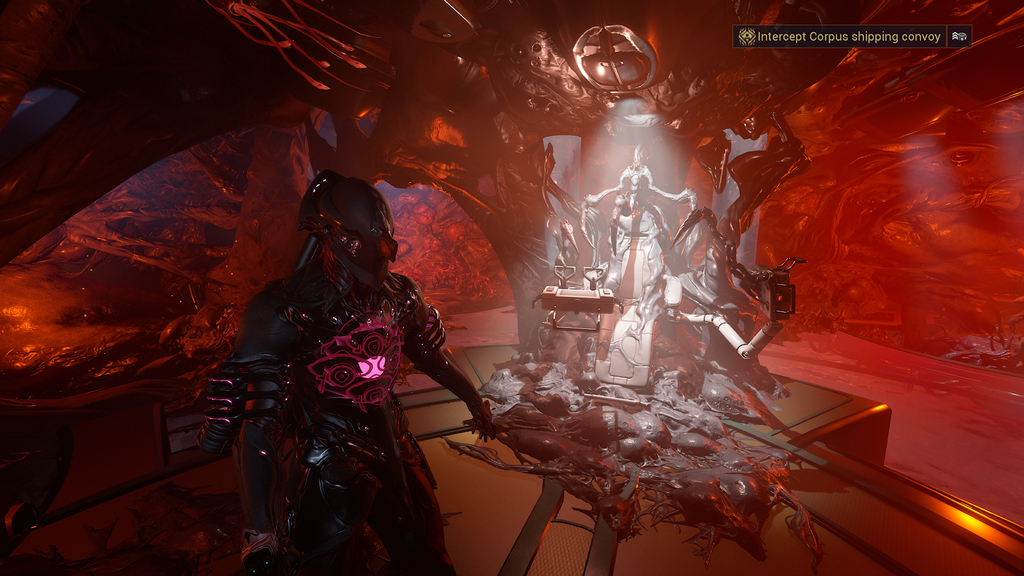Open the Intercept Corpus shipping convoy objective
Viewport: 1024px width, 576px height.
point(848,36)
